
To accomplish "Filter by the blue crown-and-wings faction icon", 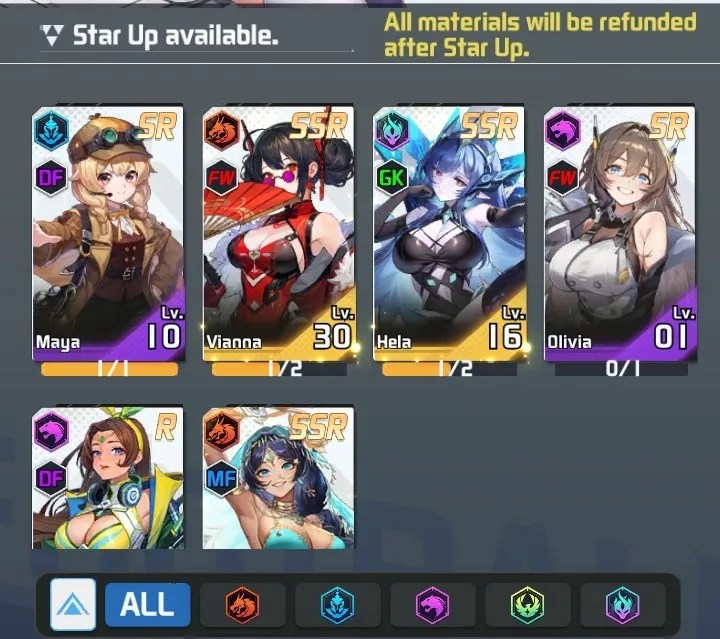I will (x=337, y=604).
